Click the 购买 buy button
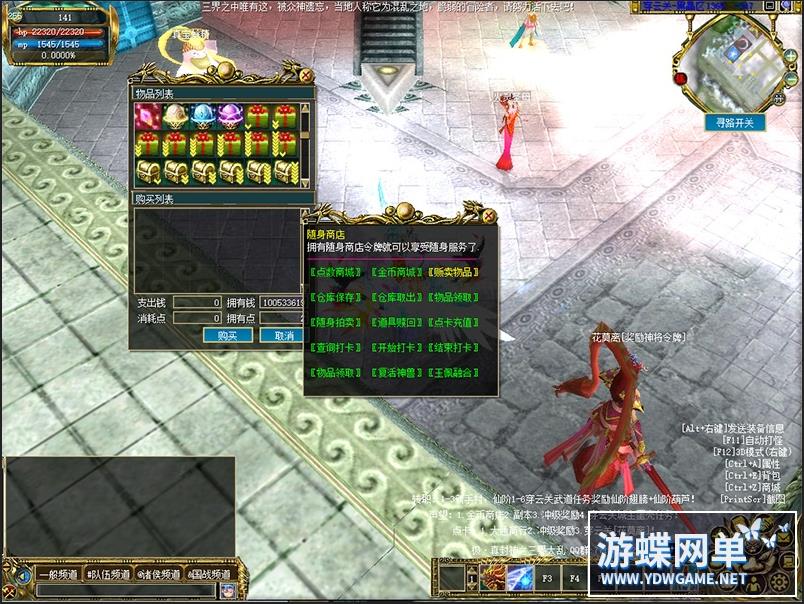Image resolution: width=804 pixels, height=604 pixels. pyautogui.click(x=227, y=336)
